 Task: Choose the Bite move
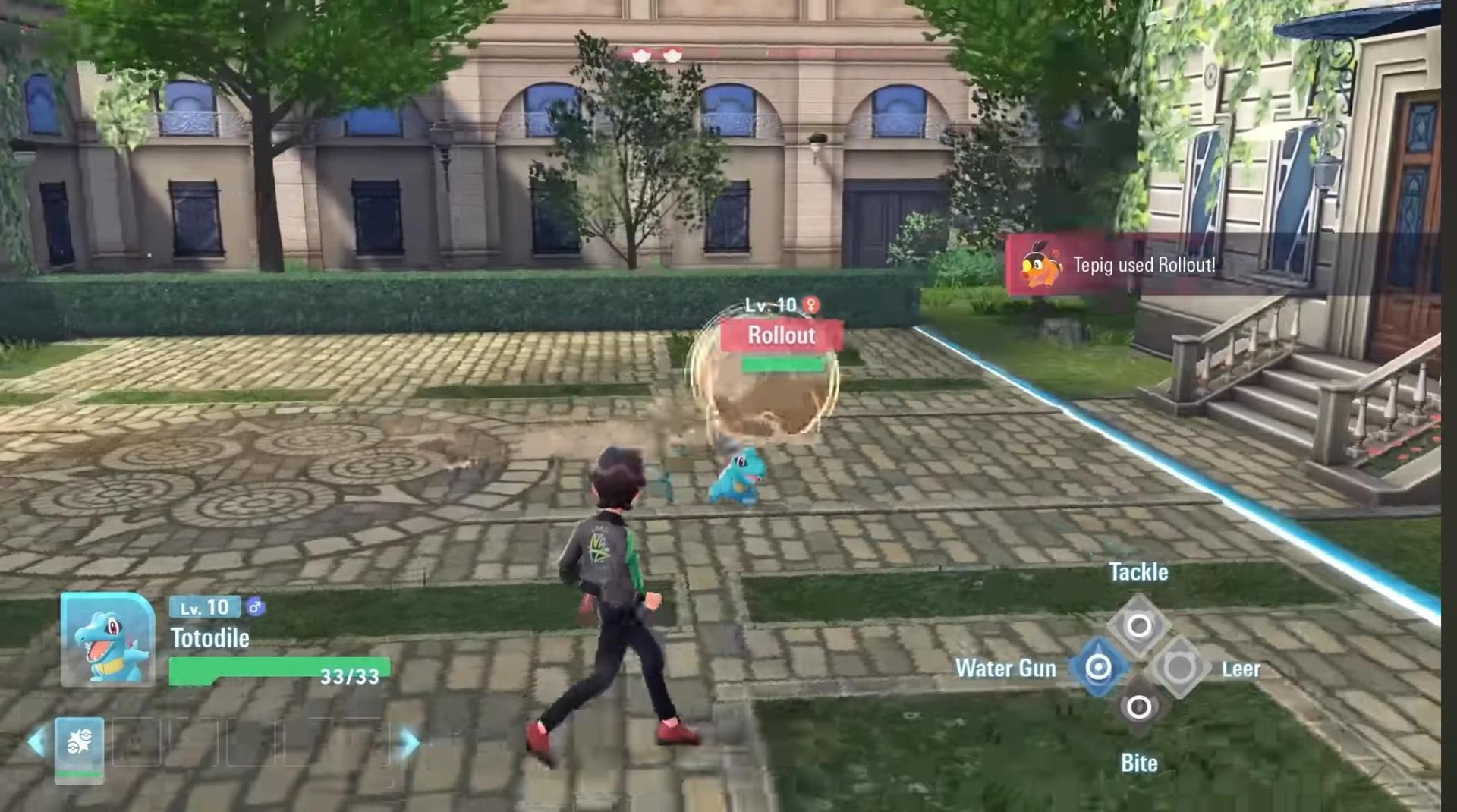click(x=1138, y=708)
